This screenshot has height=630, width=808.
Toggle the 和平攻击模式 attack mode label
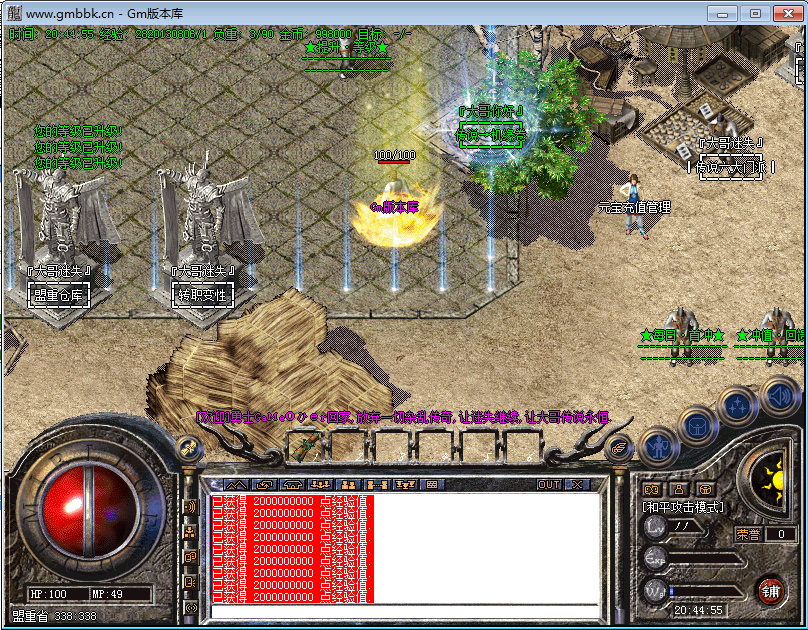[x=683, y=508]
